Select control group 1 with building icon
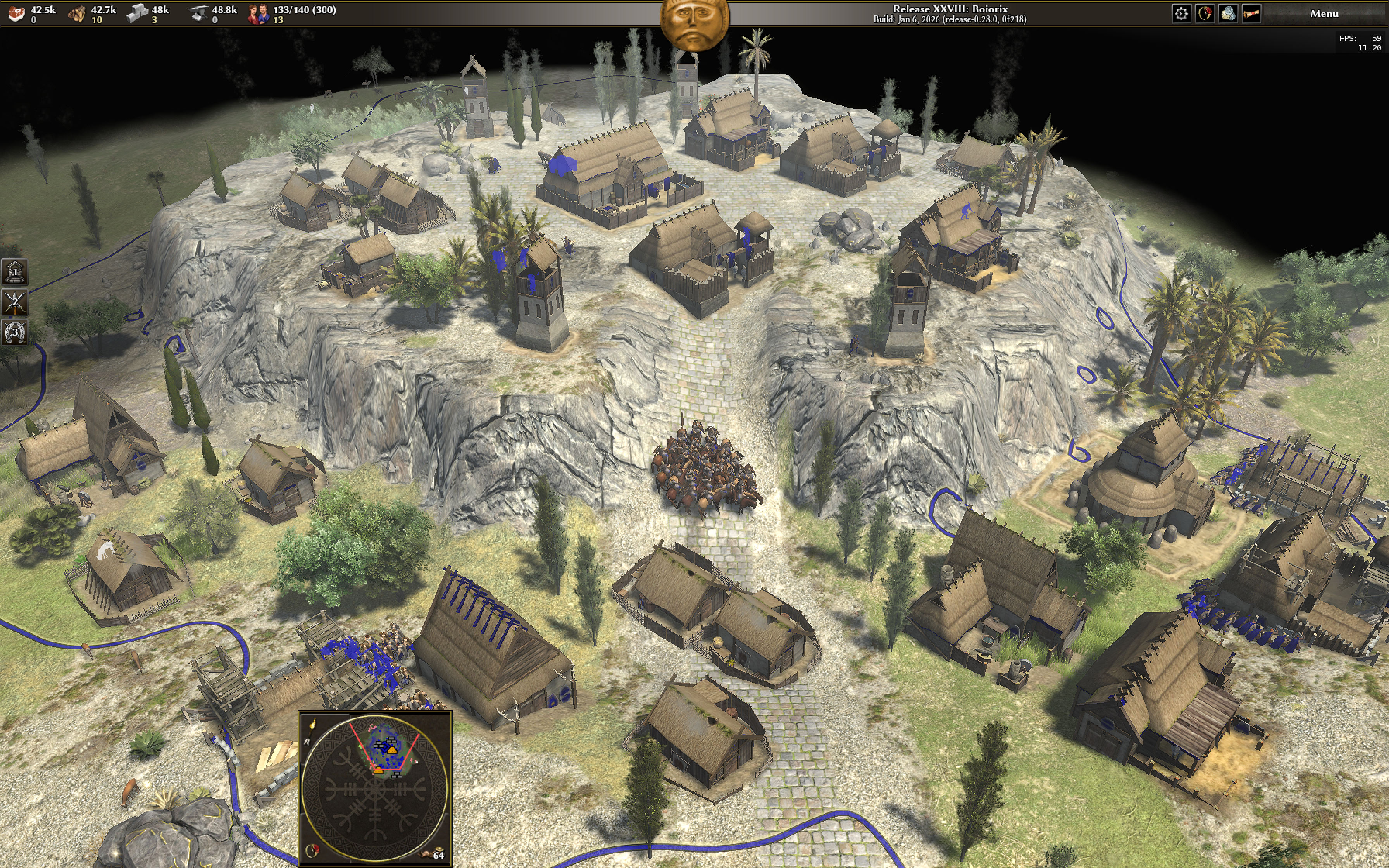The height and width of the screenshot is (868, 1389). pyautogui.click(x=15, y=272)
